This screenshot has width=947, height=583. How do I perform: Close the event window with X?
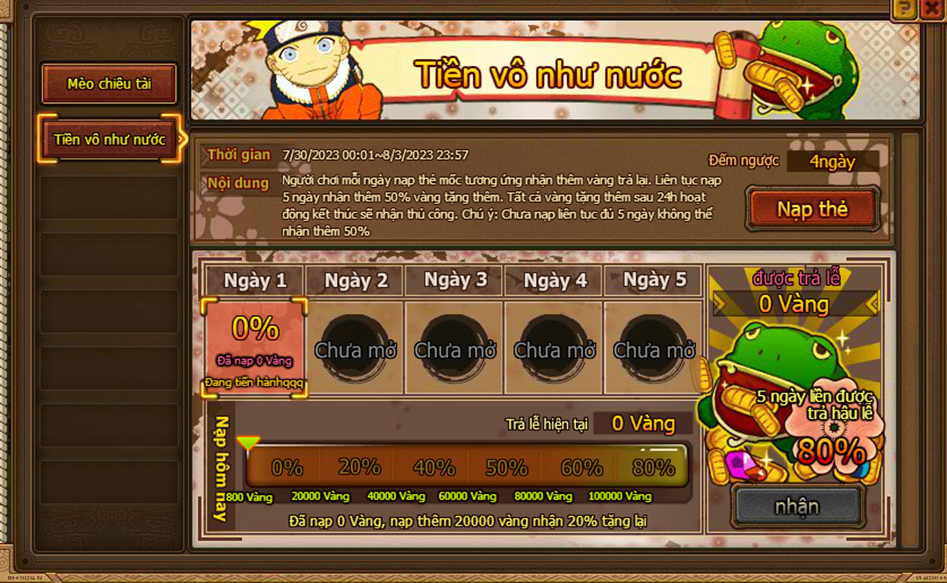pyautogui.click(x=934, y=8)
